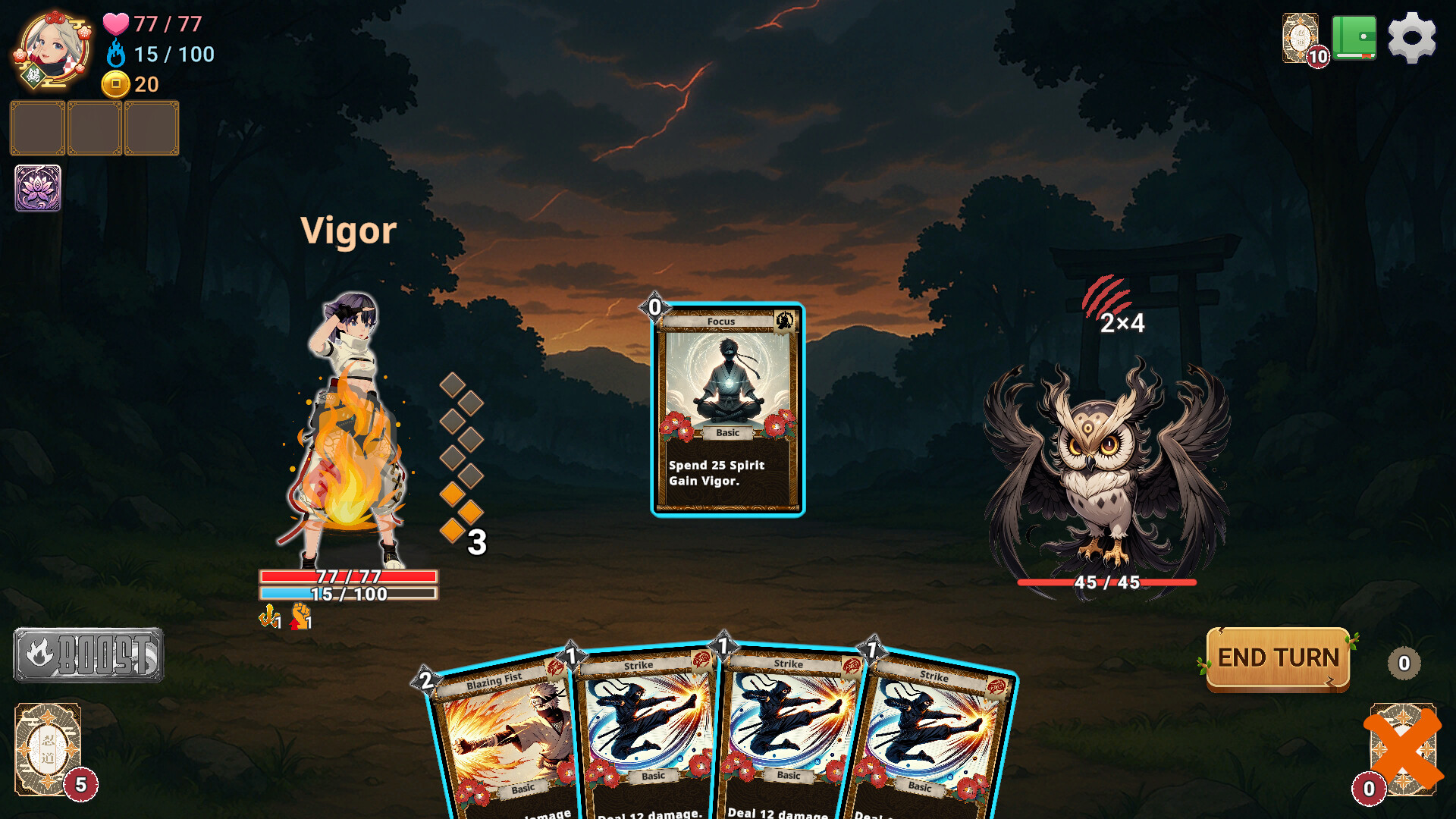This screenshot has width=1456, height=819.
Task: Select the purple lotus skill icon
Action: click(x=36, y=190)
